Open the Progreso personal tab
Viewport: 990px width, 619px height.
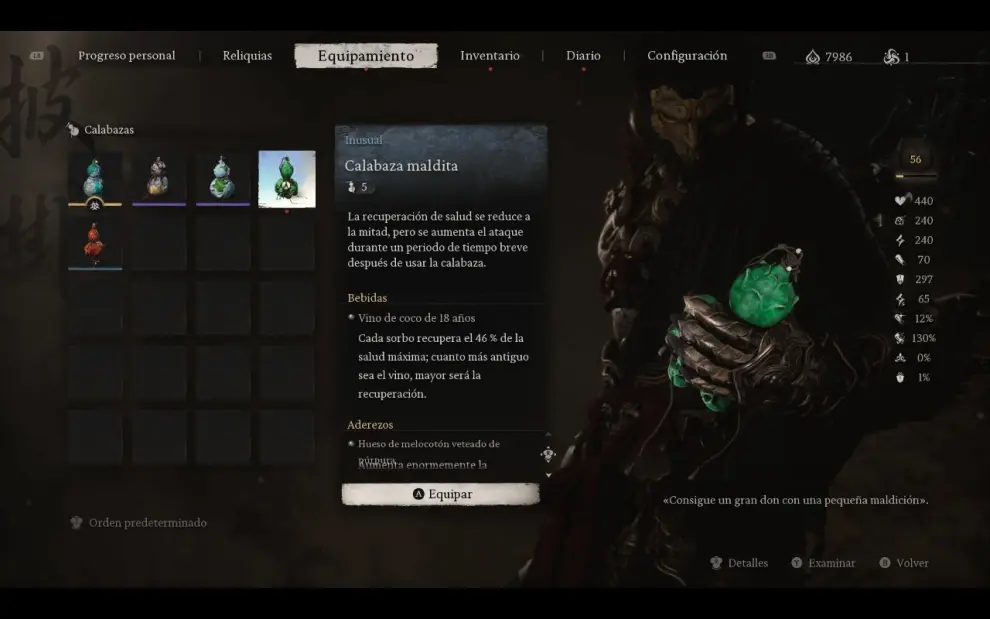[x=126, y=56]
